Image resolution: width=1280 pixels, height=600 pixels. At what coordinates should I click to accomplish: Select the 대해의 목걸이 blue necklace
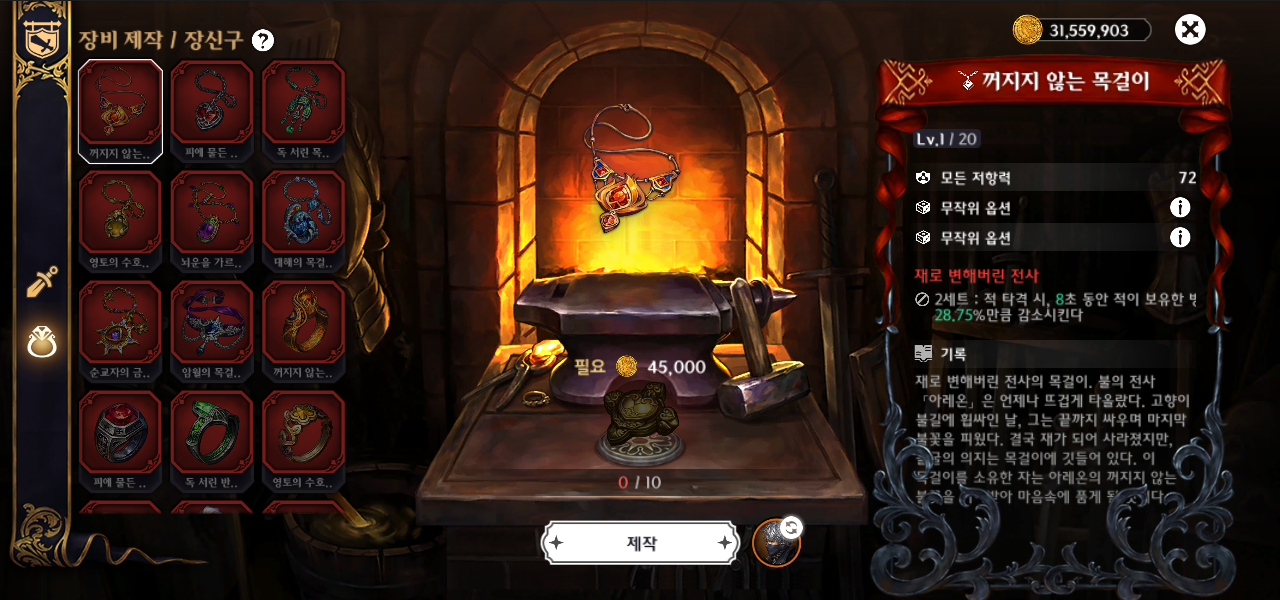click(303, 220)
